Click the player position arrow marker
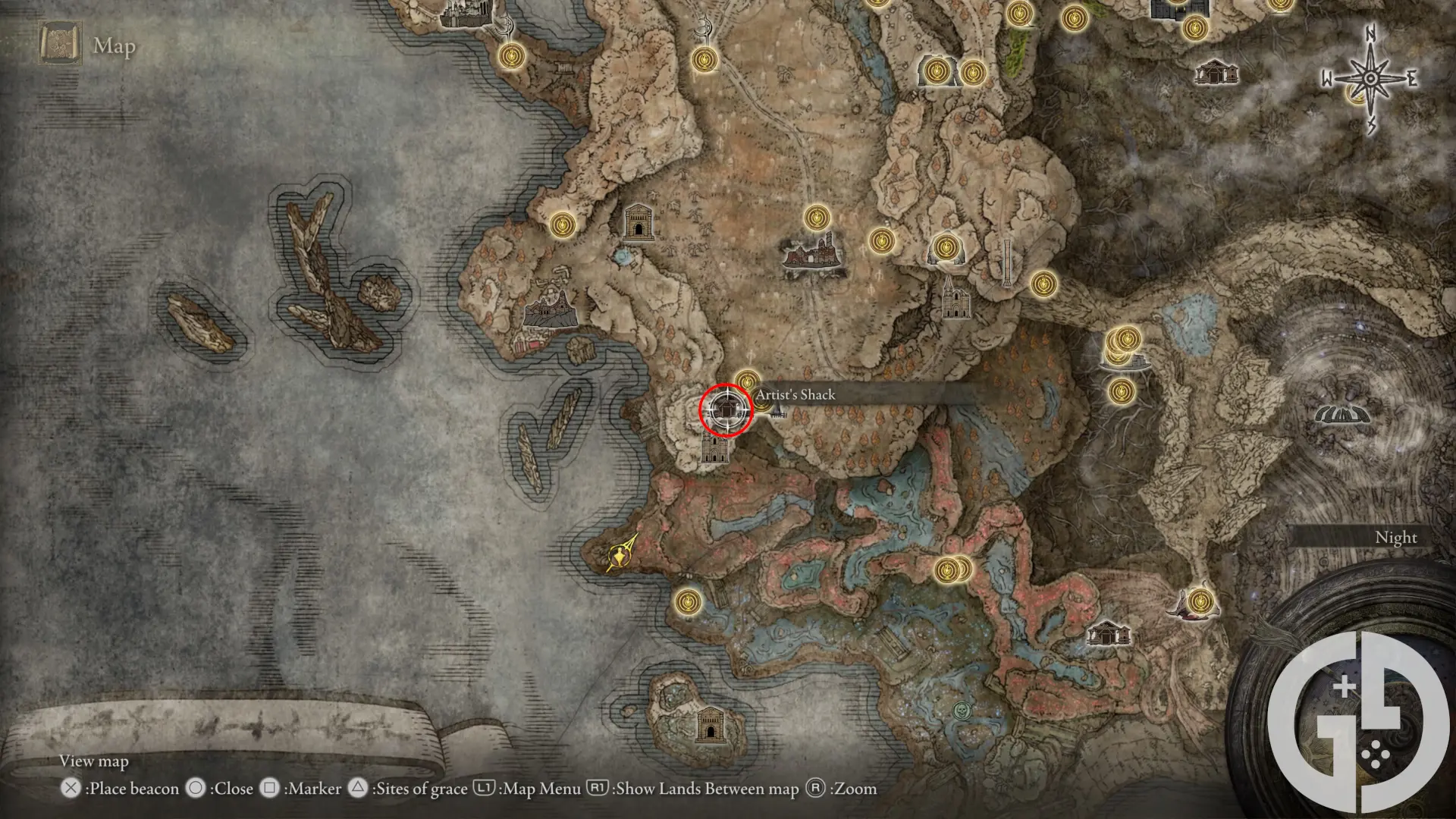This screenshot has height=819, width=1456. tap(619, 554)
